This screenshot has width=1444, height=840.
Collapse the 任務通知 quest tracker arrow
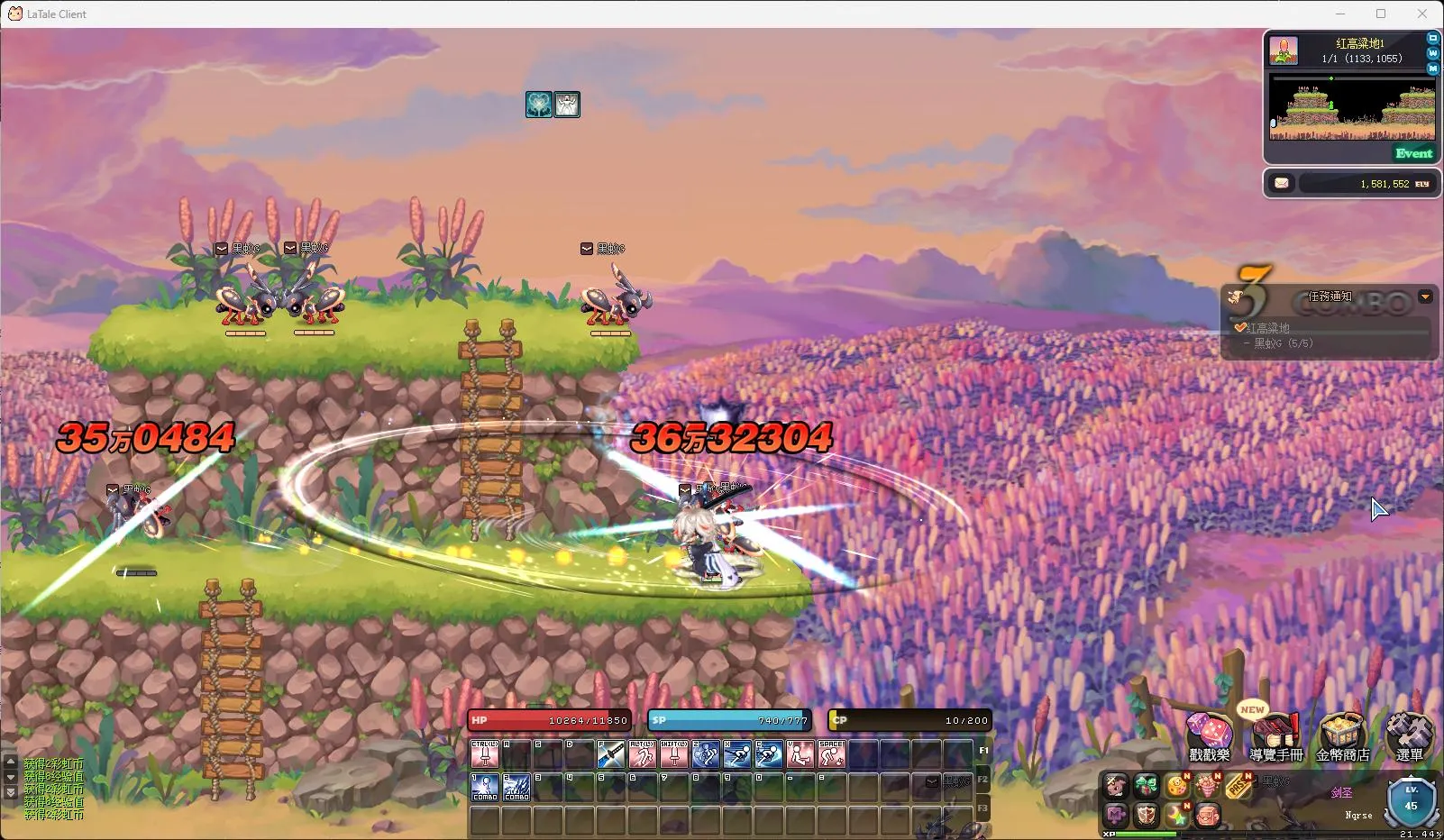point(1425,297)
